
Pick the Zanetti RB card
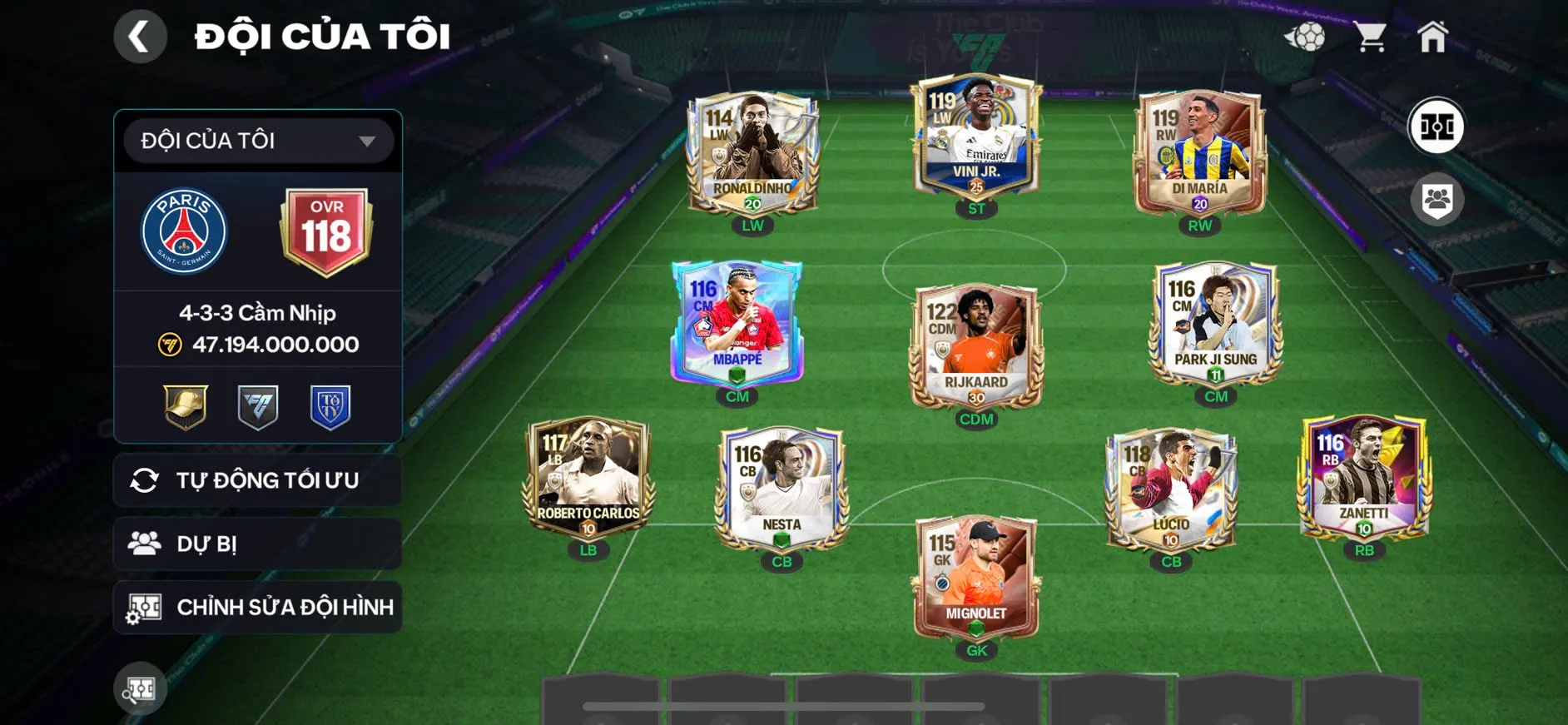tap(1364, 479)
